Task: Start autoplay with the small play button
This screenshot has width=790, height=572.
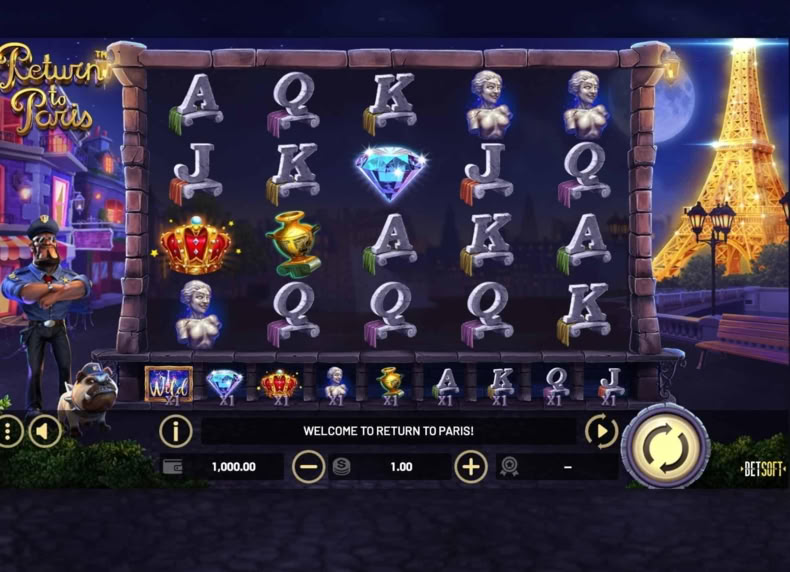Action: [x=601, y=431]
